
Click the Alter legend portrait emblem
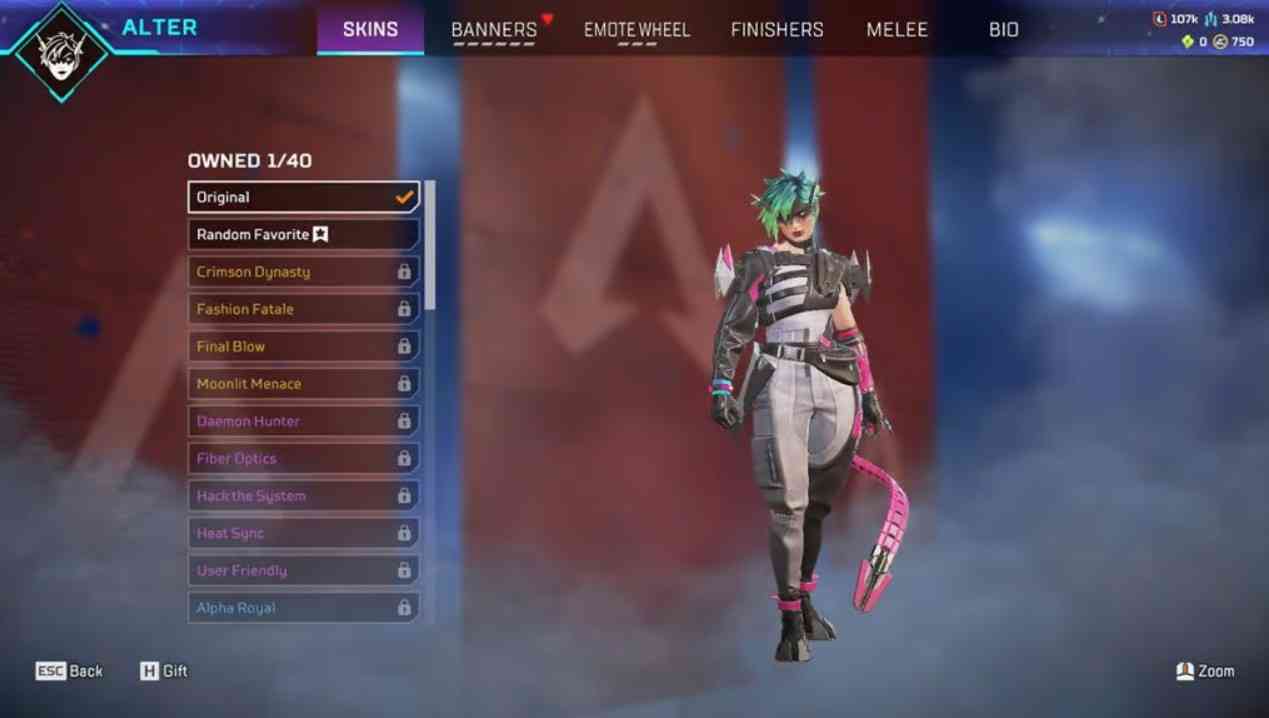click(x=60, y=52)
